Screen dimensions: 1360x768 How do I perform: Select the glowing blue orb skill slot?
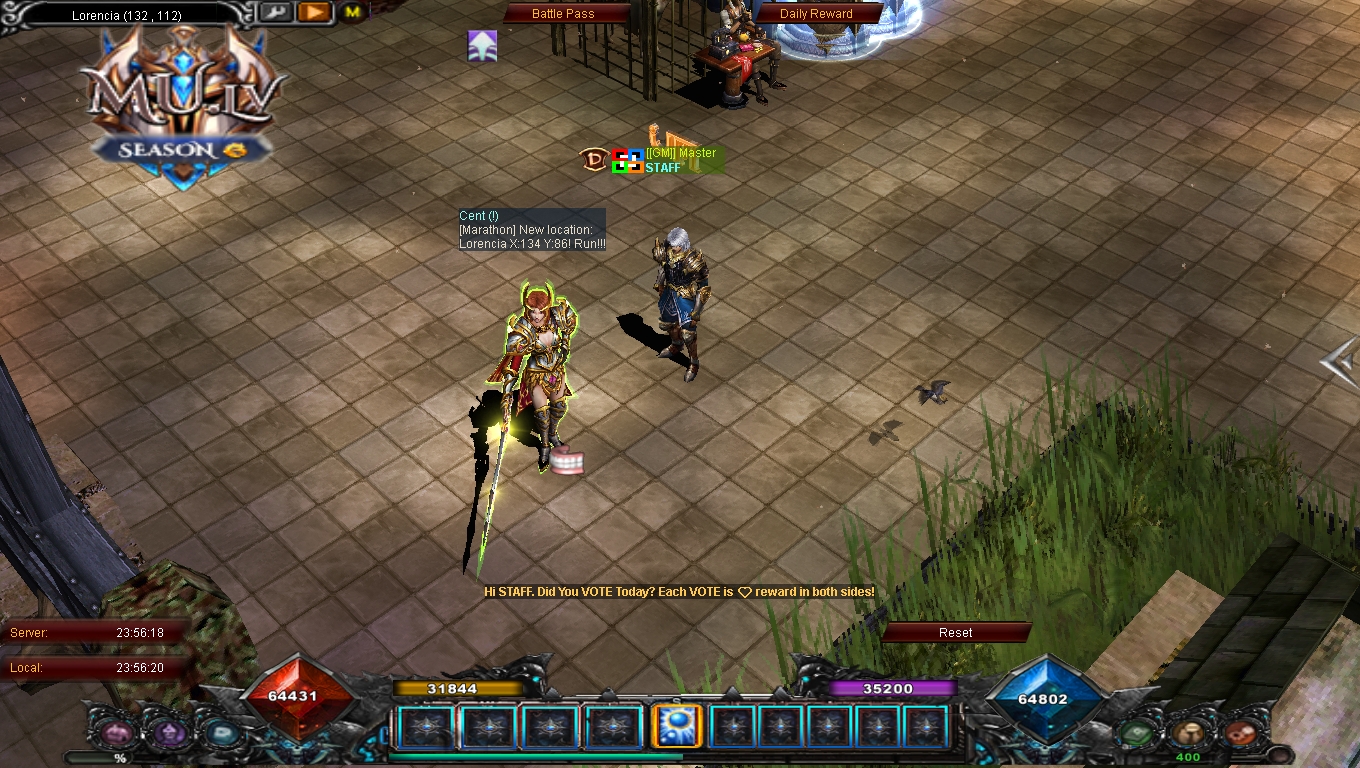(x=675, y=726)
